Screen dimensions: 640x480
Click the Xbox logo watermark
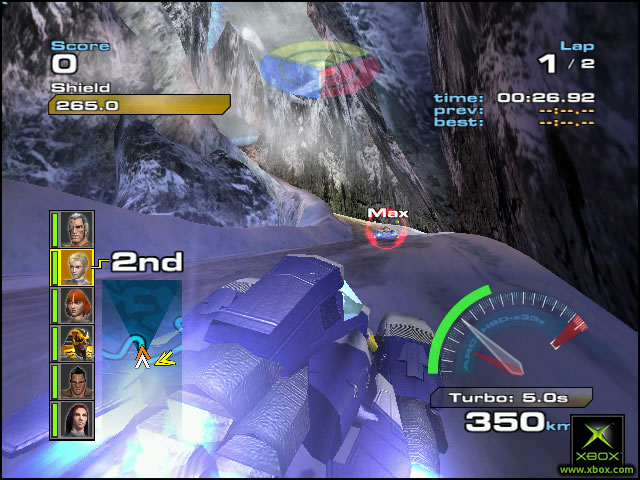(596, 441)
